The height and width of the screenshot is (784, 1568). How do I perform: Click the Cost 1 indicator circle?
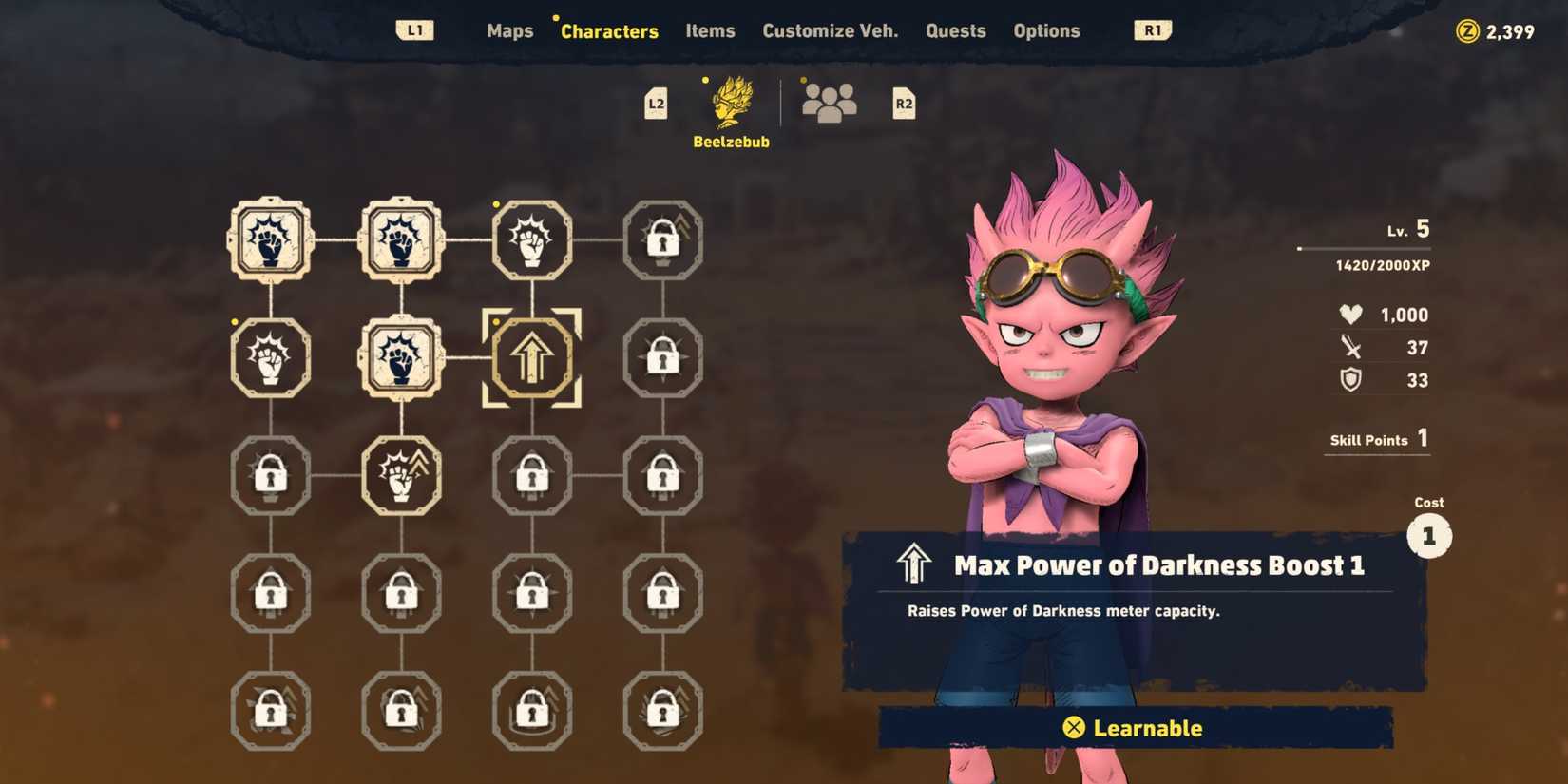click(1428, 535)
